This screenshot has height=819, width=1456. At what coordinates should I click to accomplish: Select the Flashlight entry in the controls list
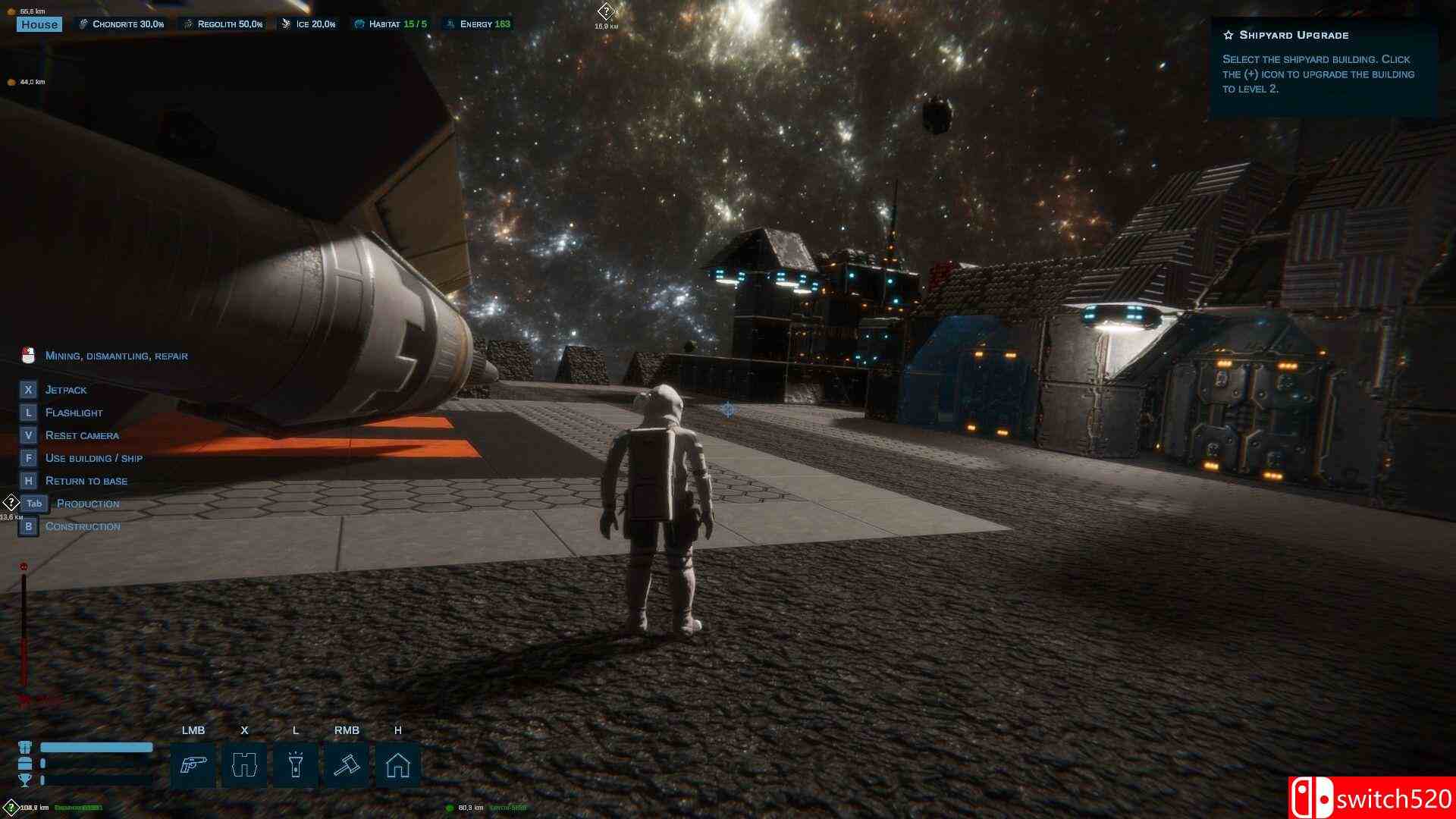[74, 413]
